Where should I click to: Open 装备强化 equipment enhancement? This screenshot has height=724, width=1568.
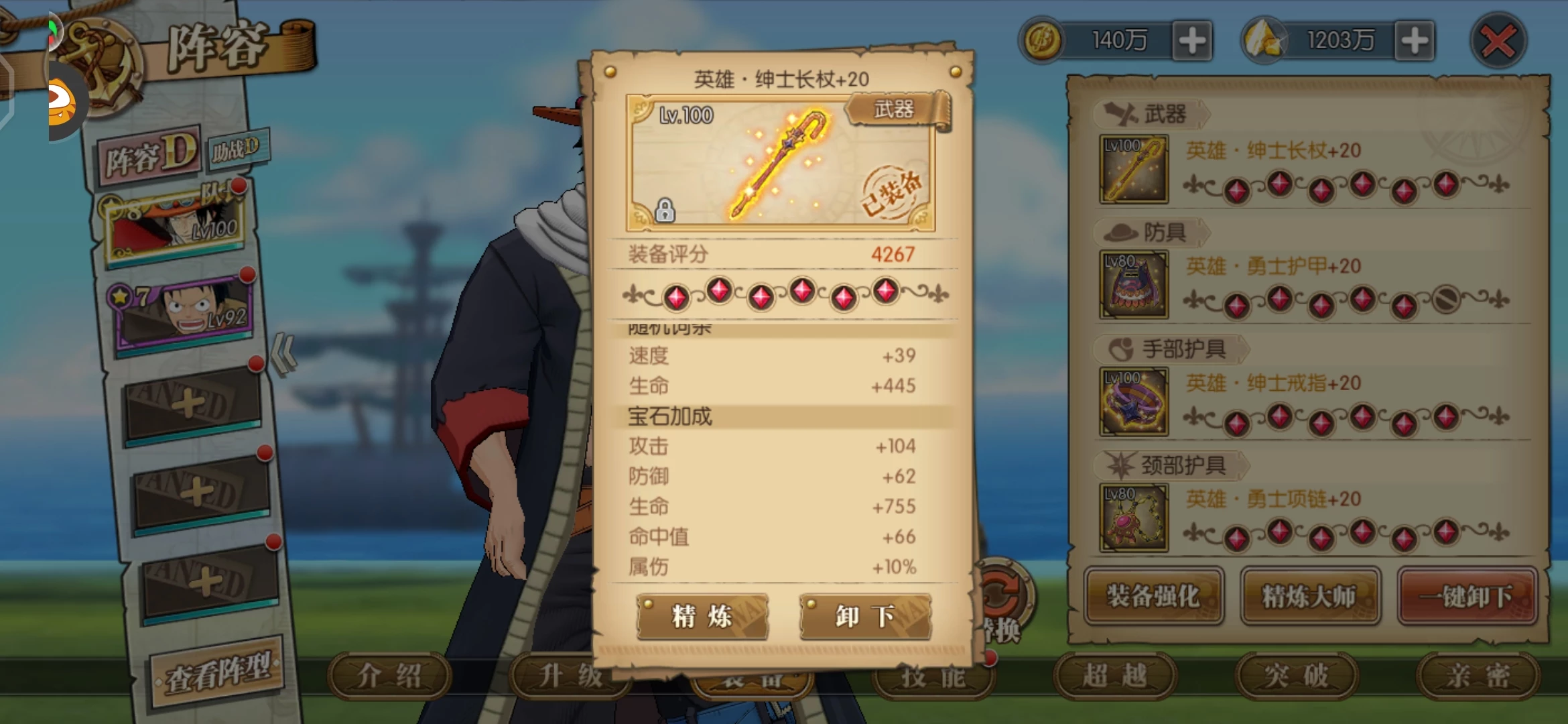pos(1153,596)
